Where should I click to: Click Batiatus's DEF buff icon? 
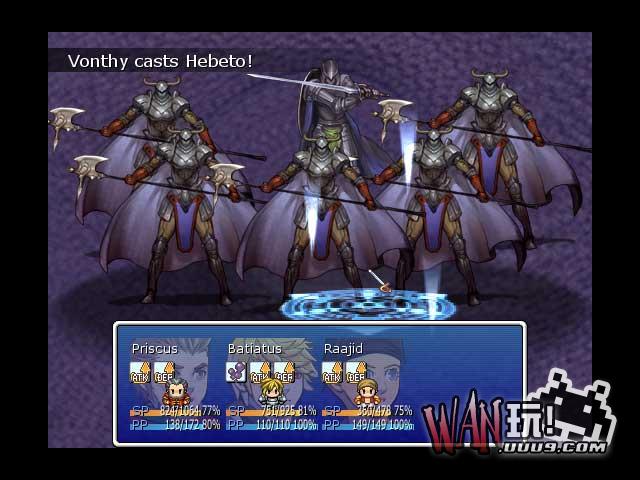point(284,373)
